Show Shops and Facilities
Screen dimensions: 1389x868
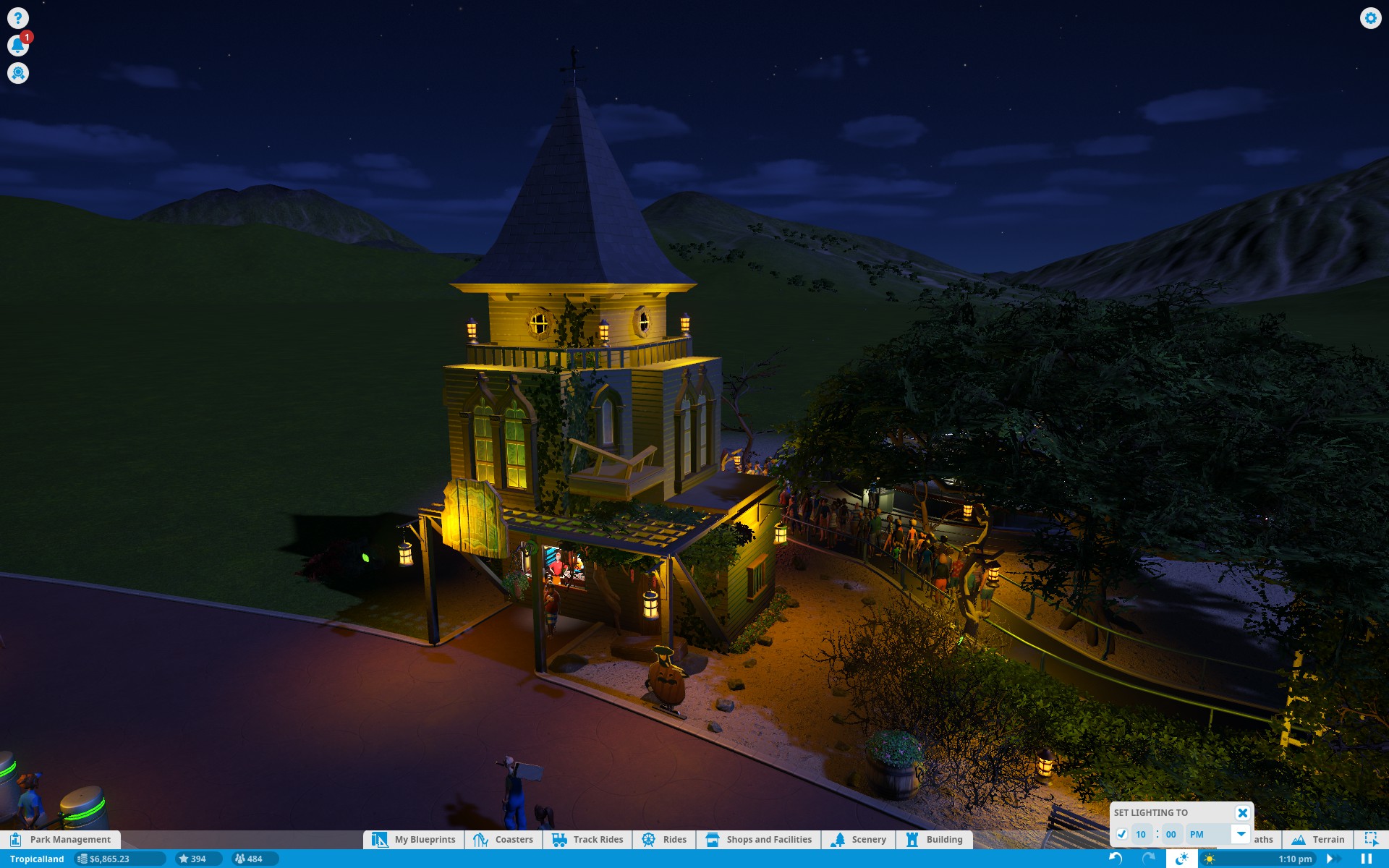[759, 839]
